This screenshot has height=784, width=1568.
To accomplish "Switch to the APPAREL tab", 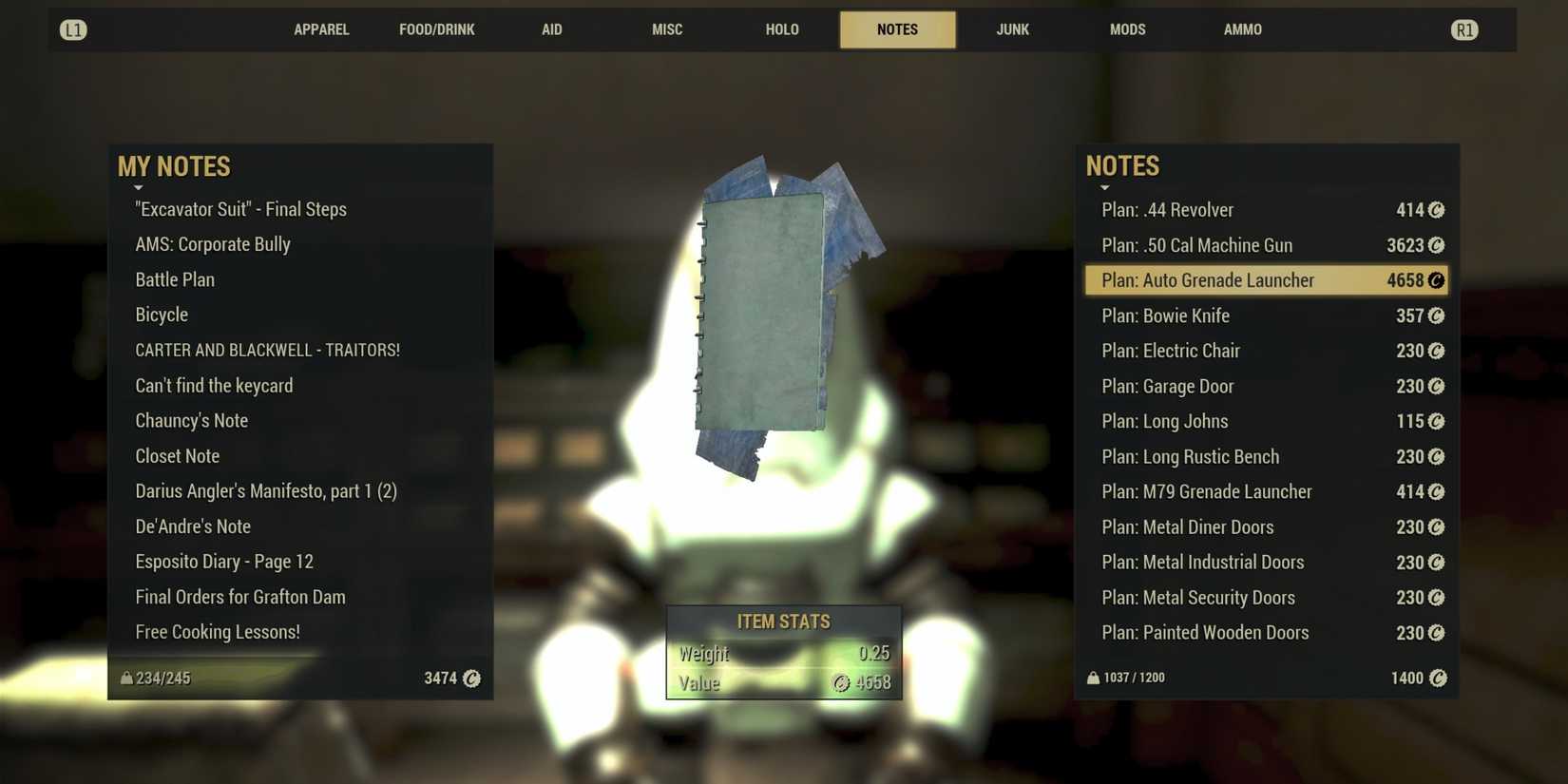I will (321, 29).
